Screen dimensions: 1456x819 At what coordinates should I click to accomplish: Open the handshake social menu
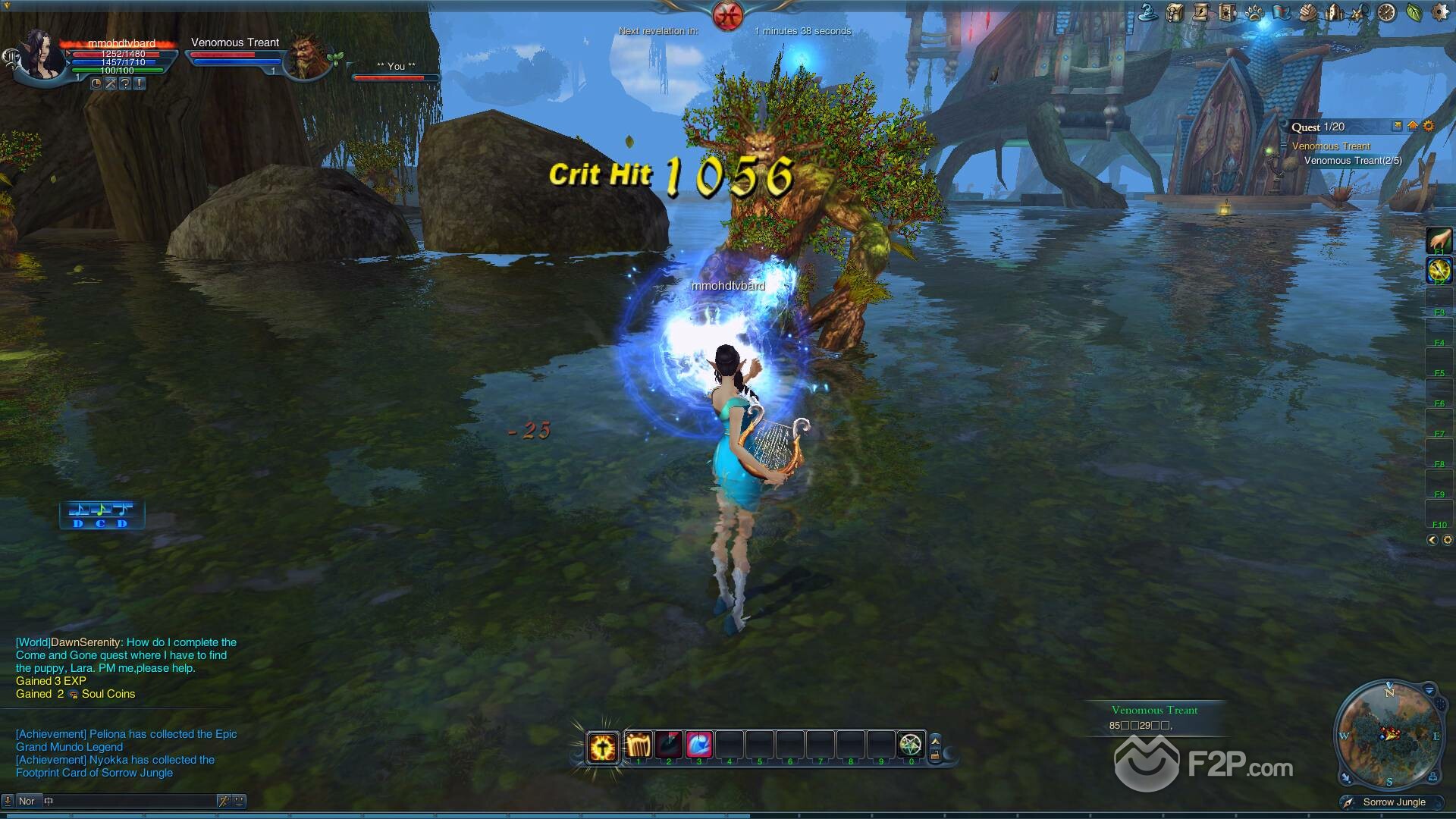[1307, 12]
